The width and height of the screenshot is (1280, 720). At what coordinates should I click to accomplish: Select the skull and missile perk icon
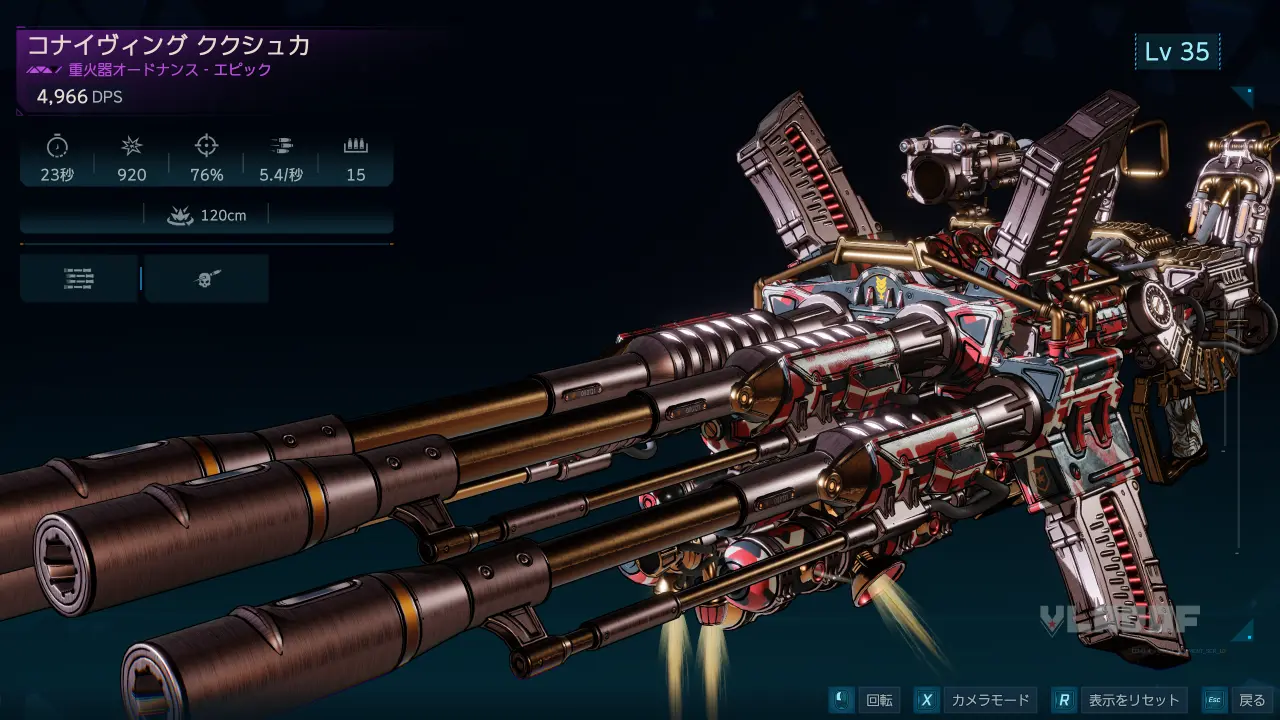[207, 279]
